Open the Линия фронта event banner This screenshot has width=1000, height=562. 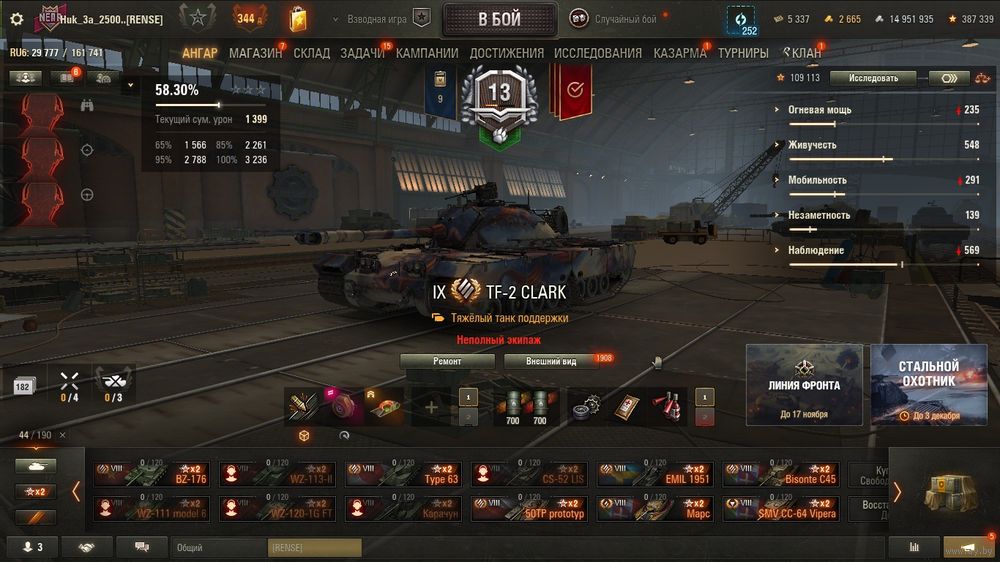pos(804,385)
